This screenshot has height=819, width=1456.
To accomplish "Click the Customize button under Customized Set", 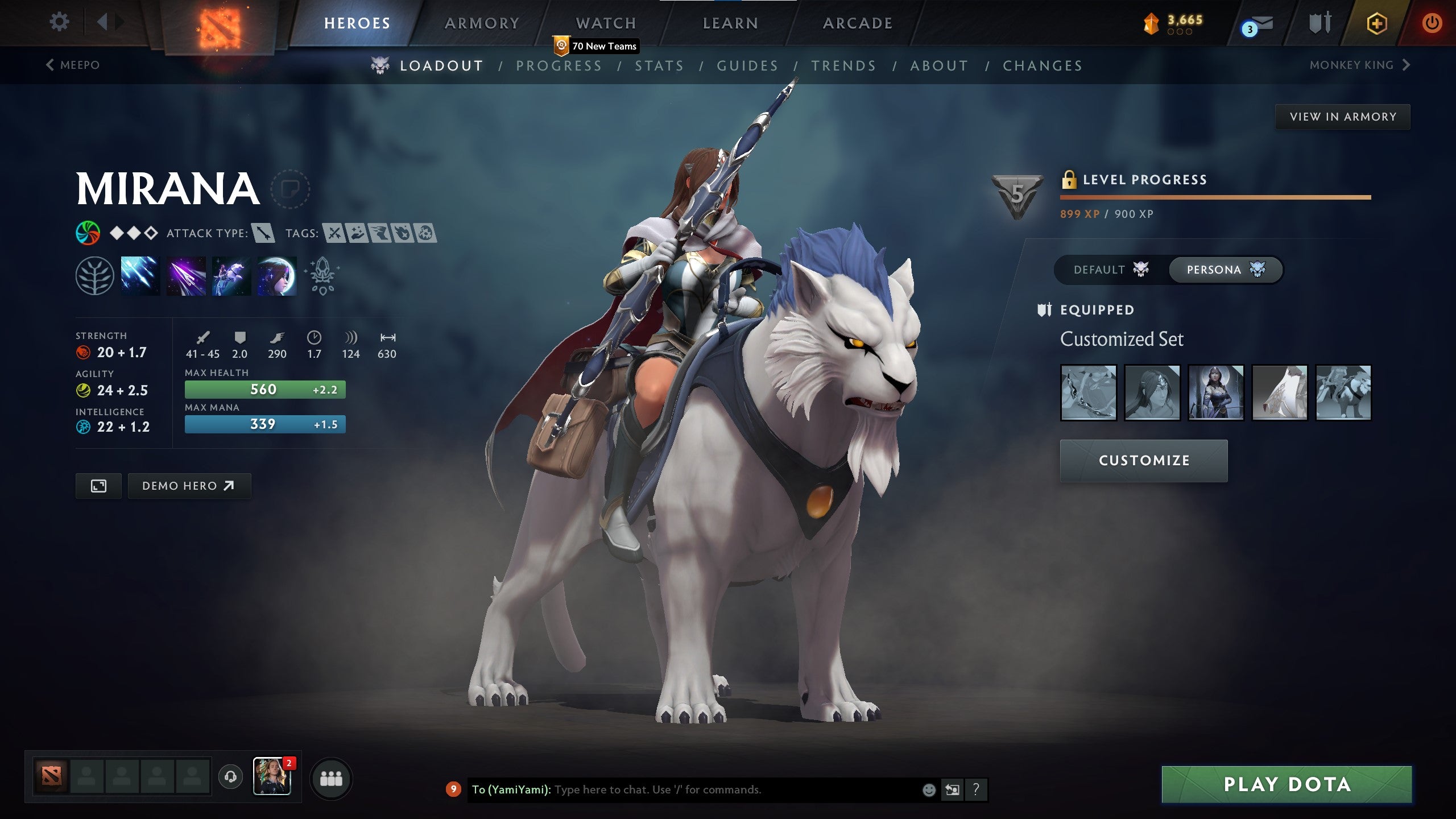I will point(1143,461).
